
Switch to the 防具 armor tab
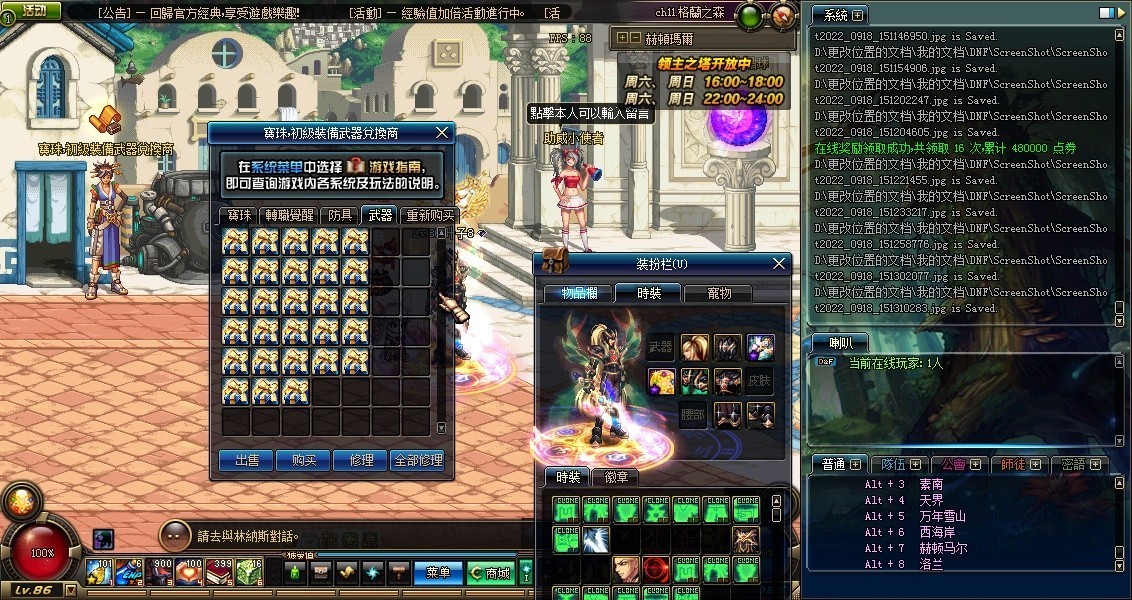(x=340, y=215)
